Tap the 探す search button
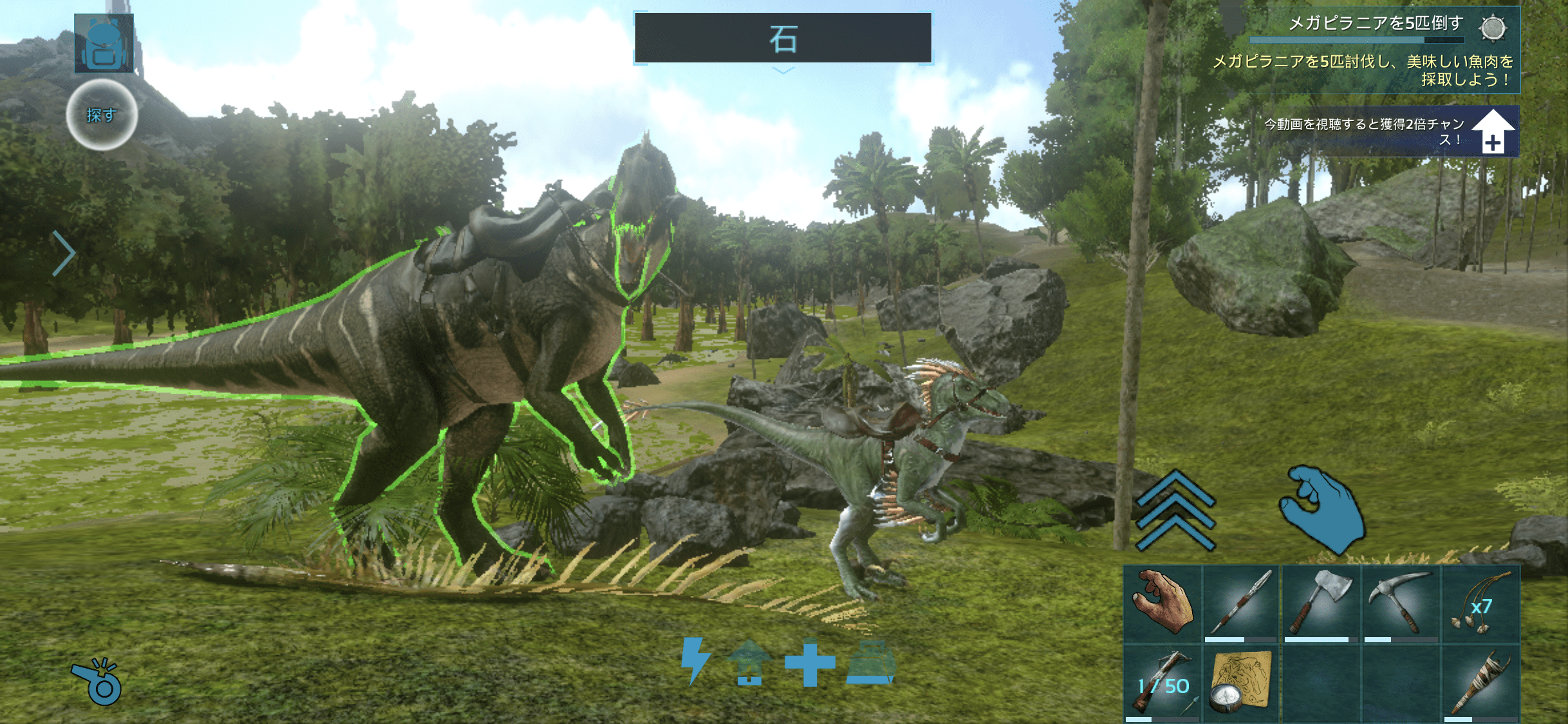 (102, 115)
